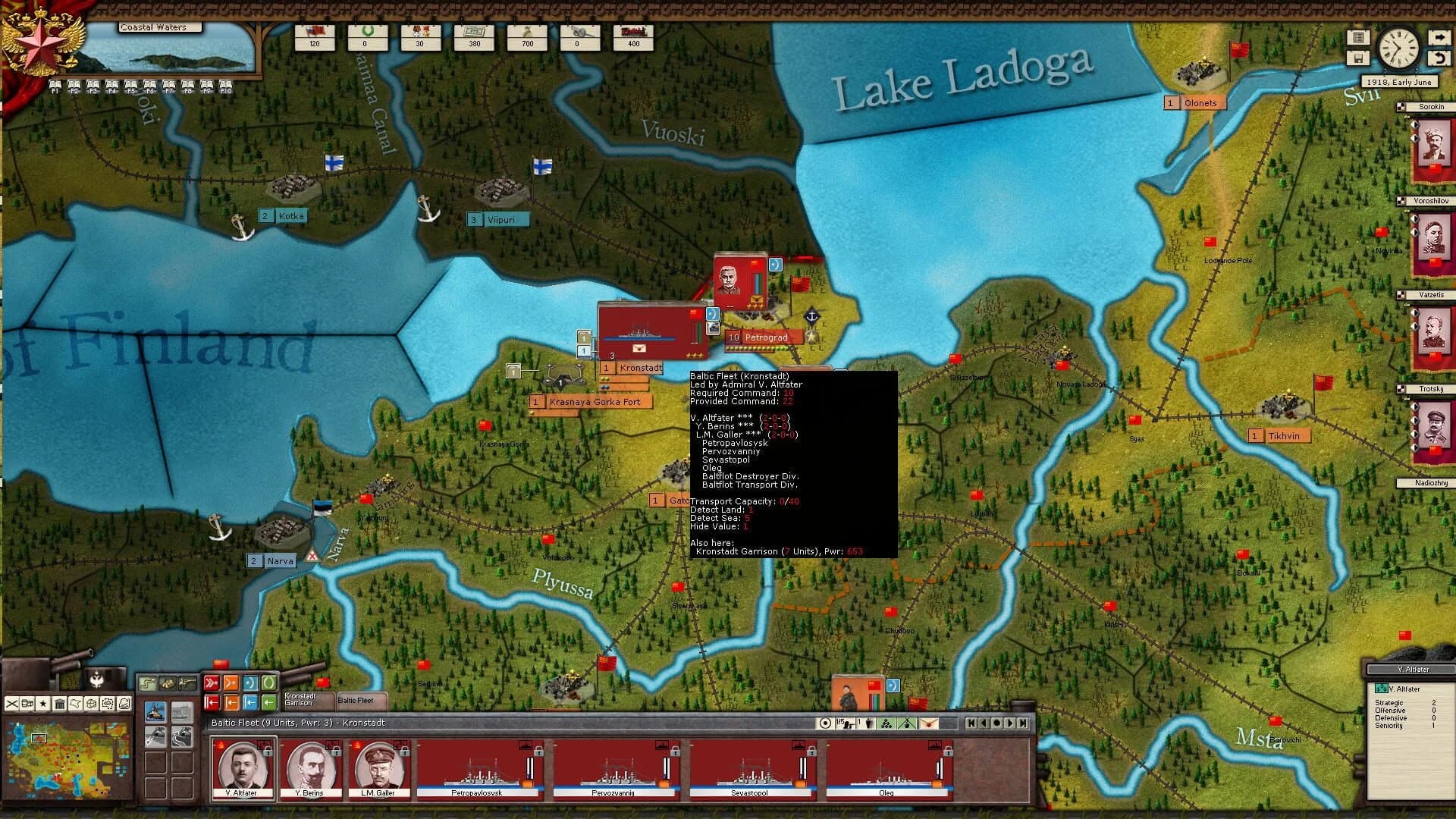Image resolution: width=1456 pixels, height=819 pixels.
Task: Click the end turn arrow button
Action: [1440, 37]
